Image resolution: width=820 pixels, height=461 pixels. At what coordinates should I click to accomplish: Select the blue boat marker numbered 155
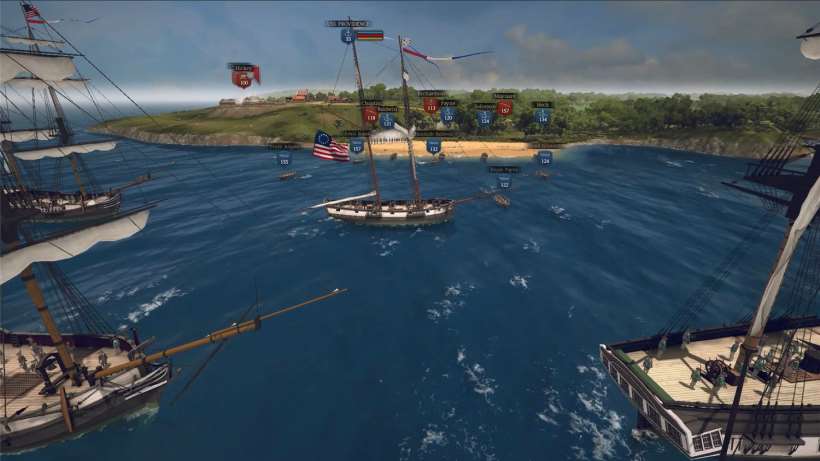(284, 159)
